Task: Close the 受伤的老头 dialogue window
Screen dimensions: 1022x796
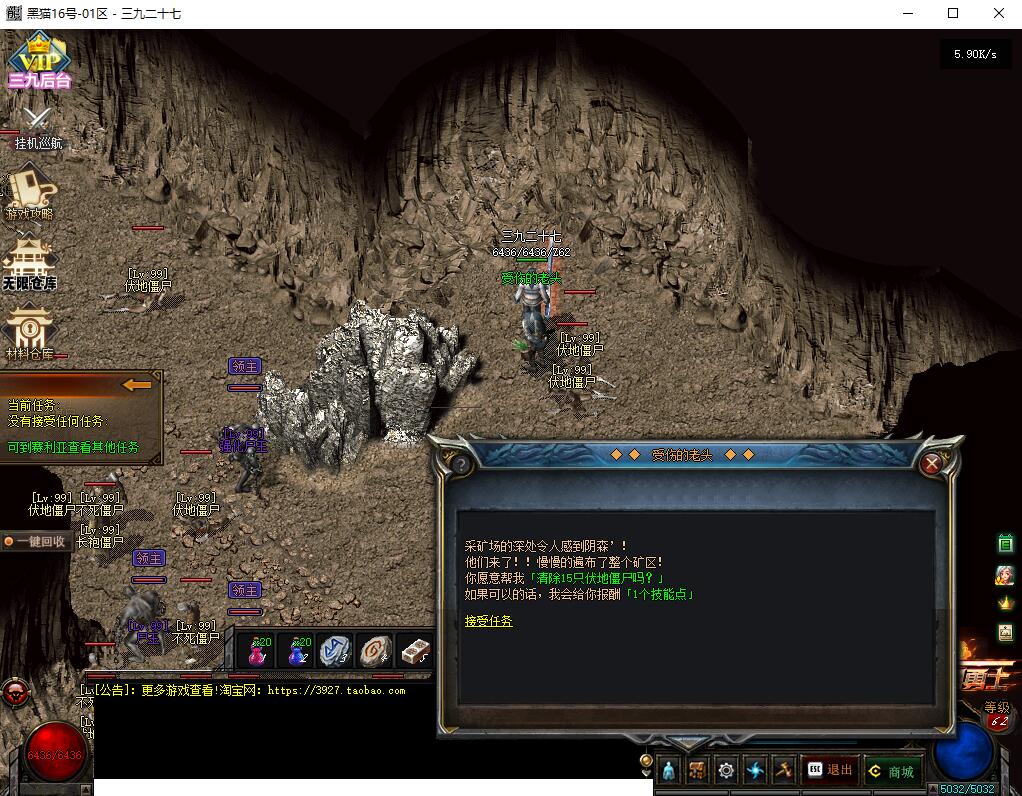Action: click(932, 463)
